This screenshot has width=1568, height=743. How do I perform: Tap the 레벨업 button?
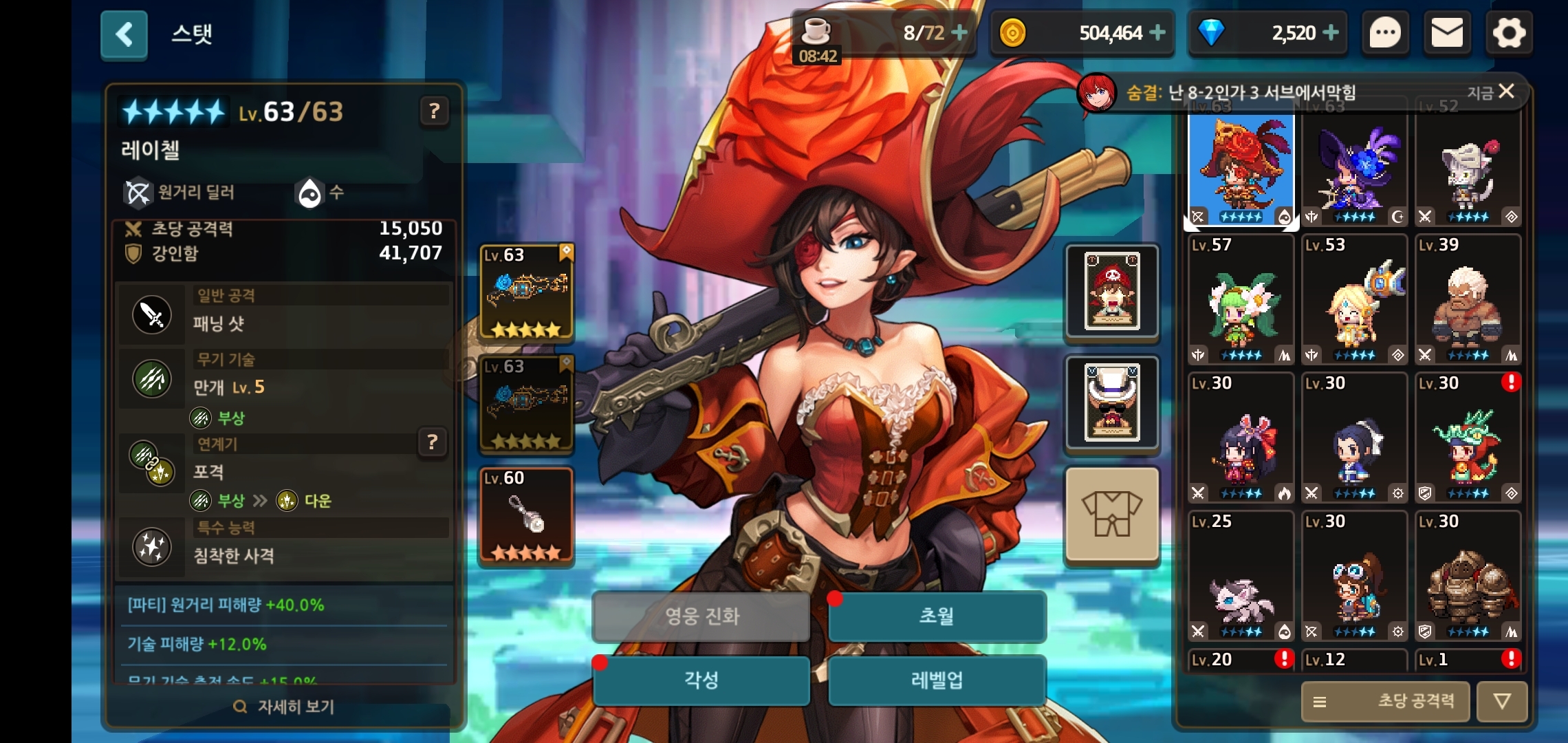(x=937, y=680)
